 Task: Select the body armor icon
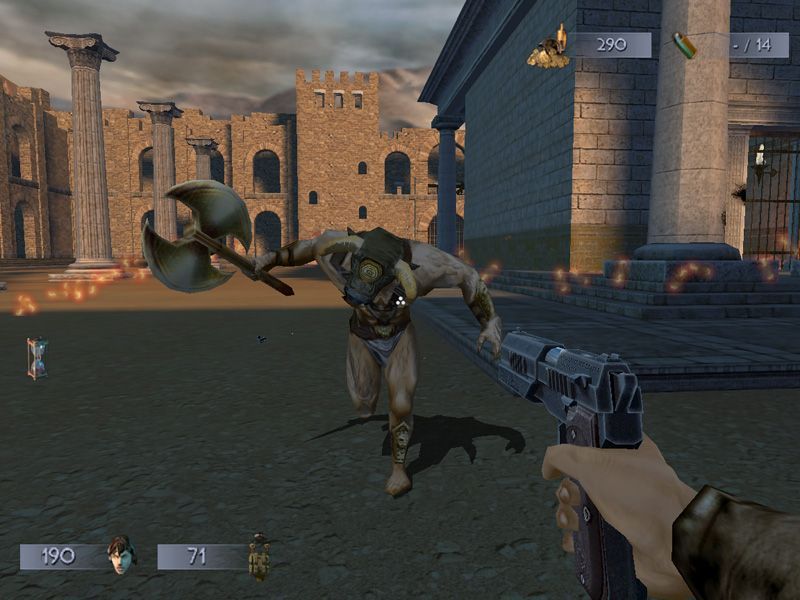coord(260,556)
